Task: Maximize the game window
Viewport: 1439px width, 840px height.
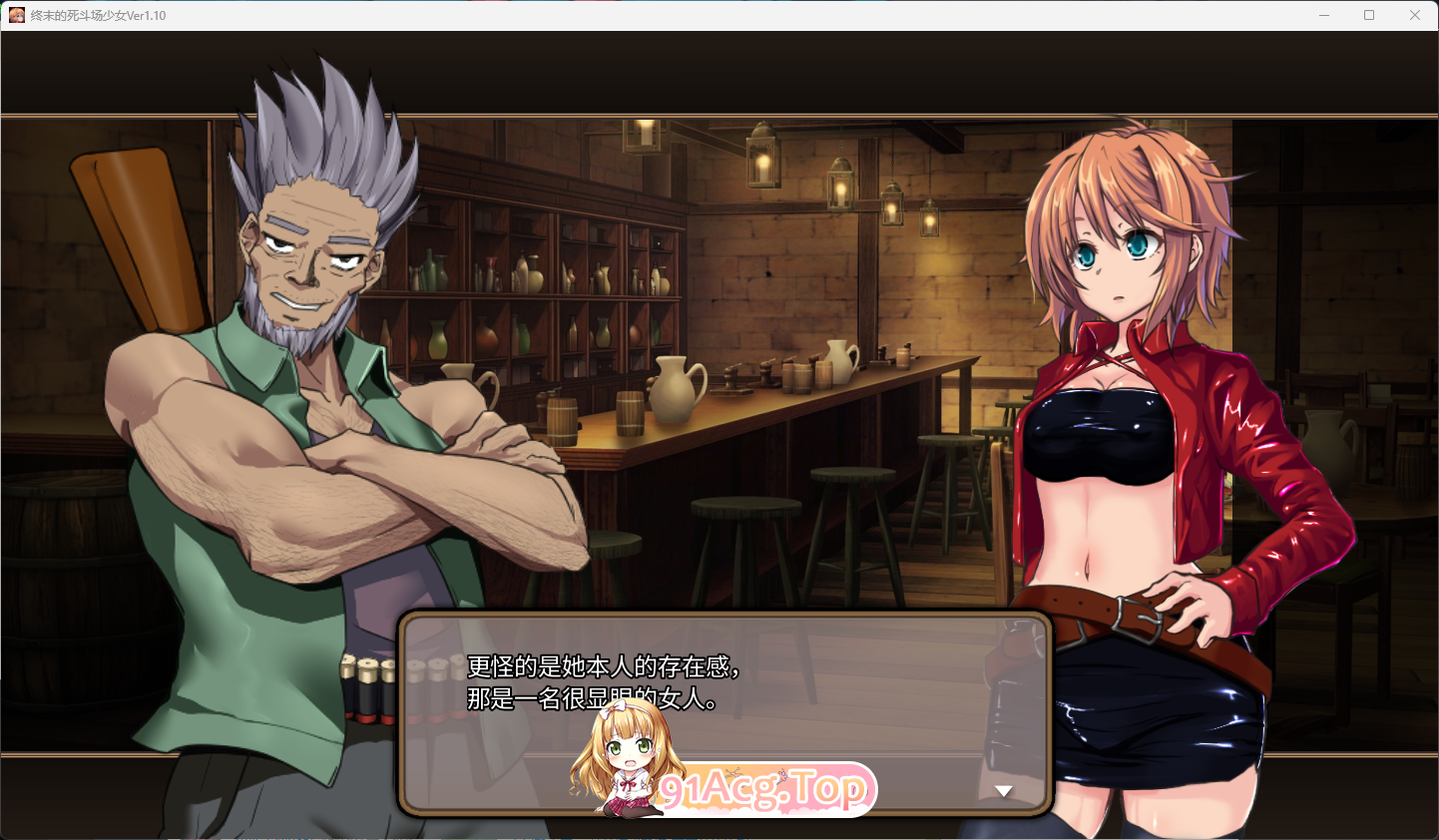Action: pyautogui.click(x=1369, y=15)
